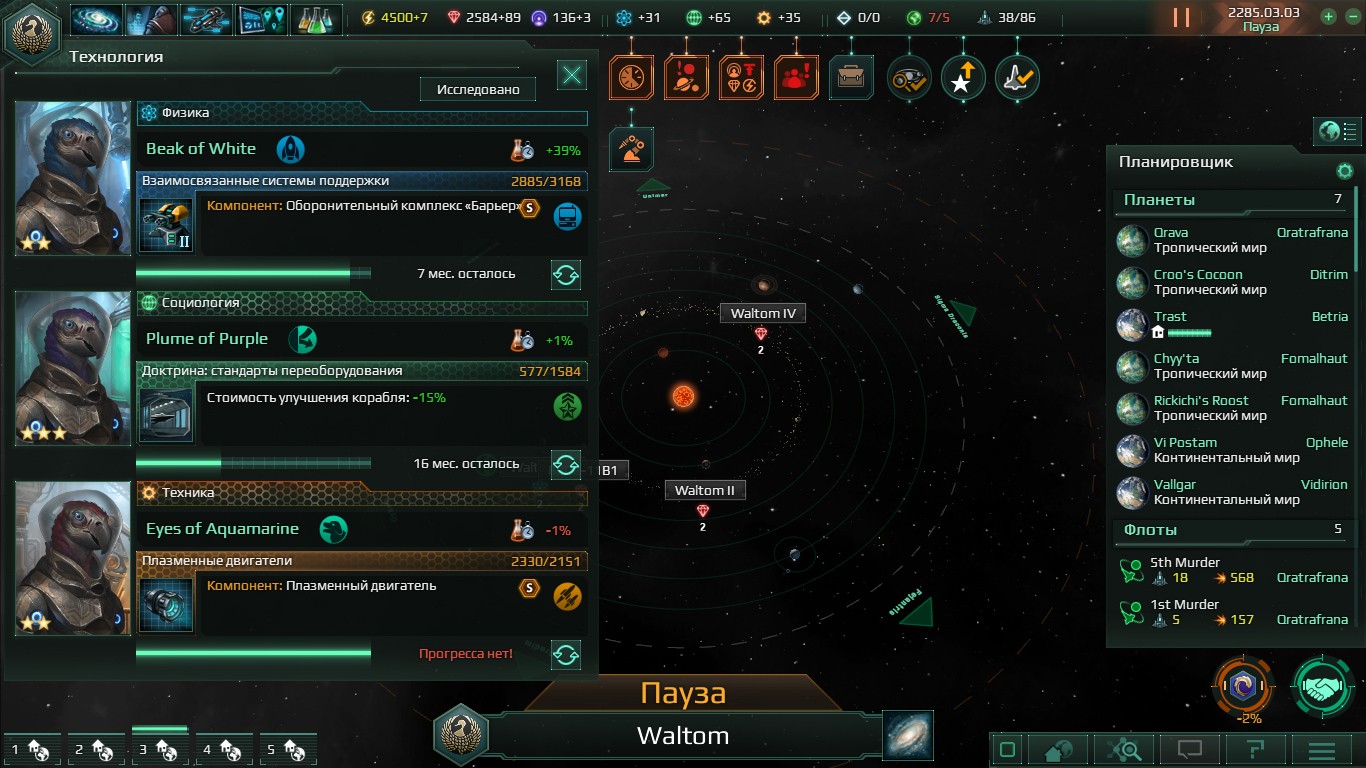Increase game speed with the plus button
Image resolution: width=1366 pixels, height=768 pixels.
[x=1328, y=17]
